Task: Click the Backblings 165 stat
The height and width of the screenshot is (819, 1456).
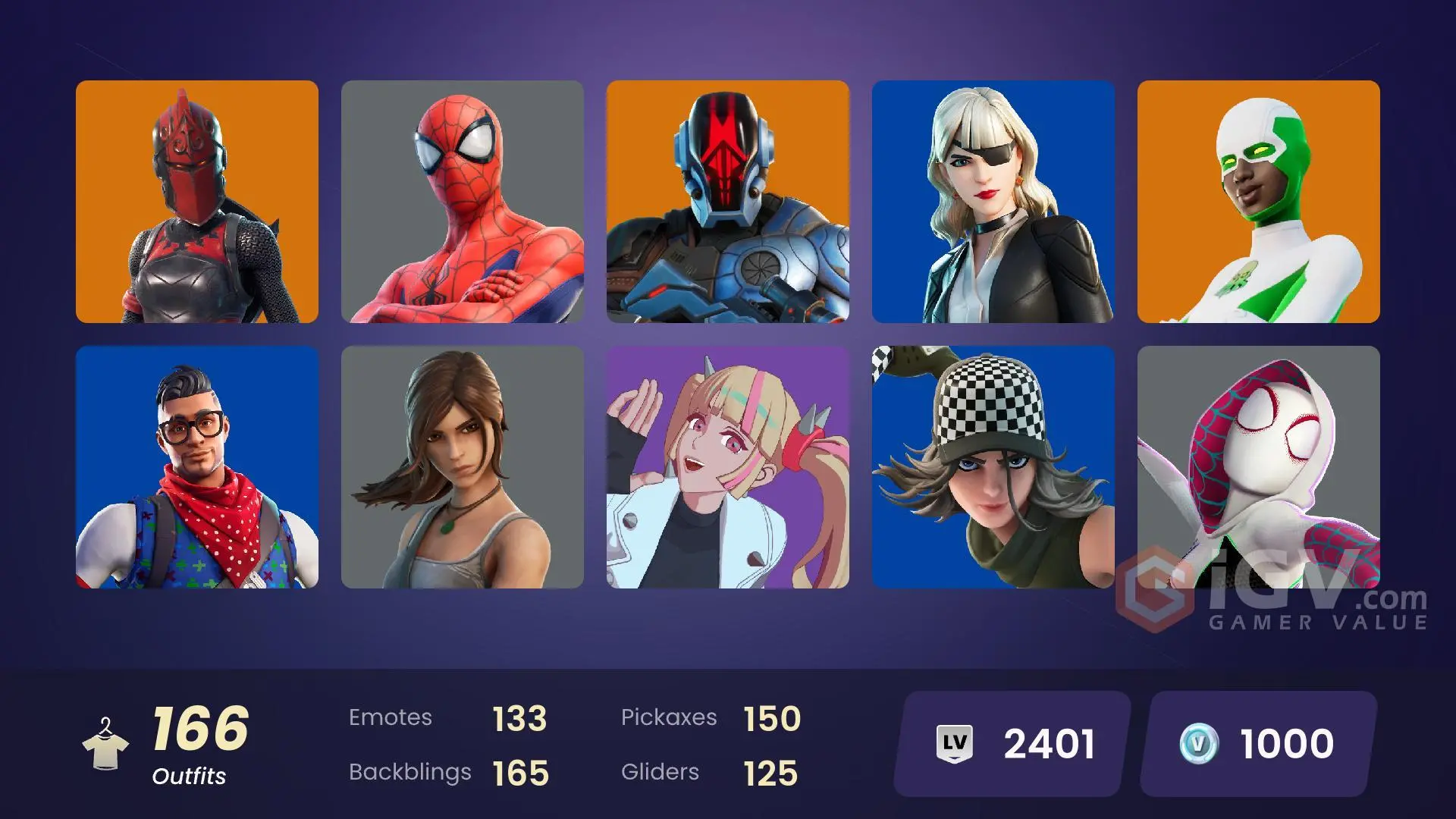Action: [447, 773]
